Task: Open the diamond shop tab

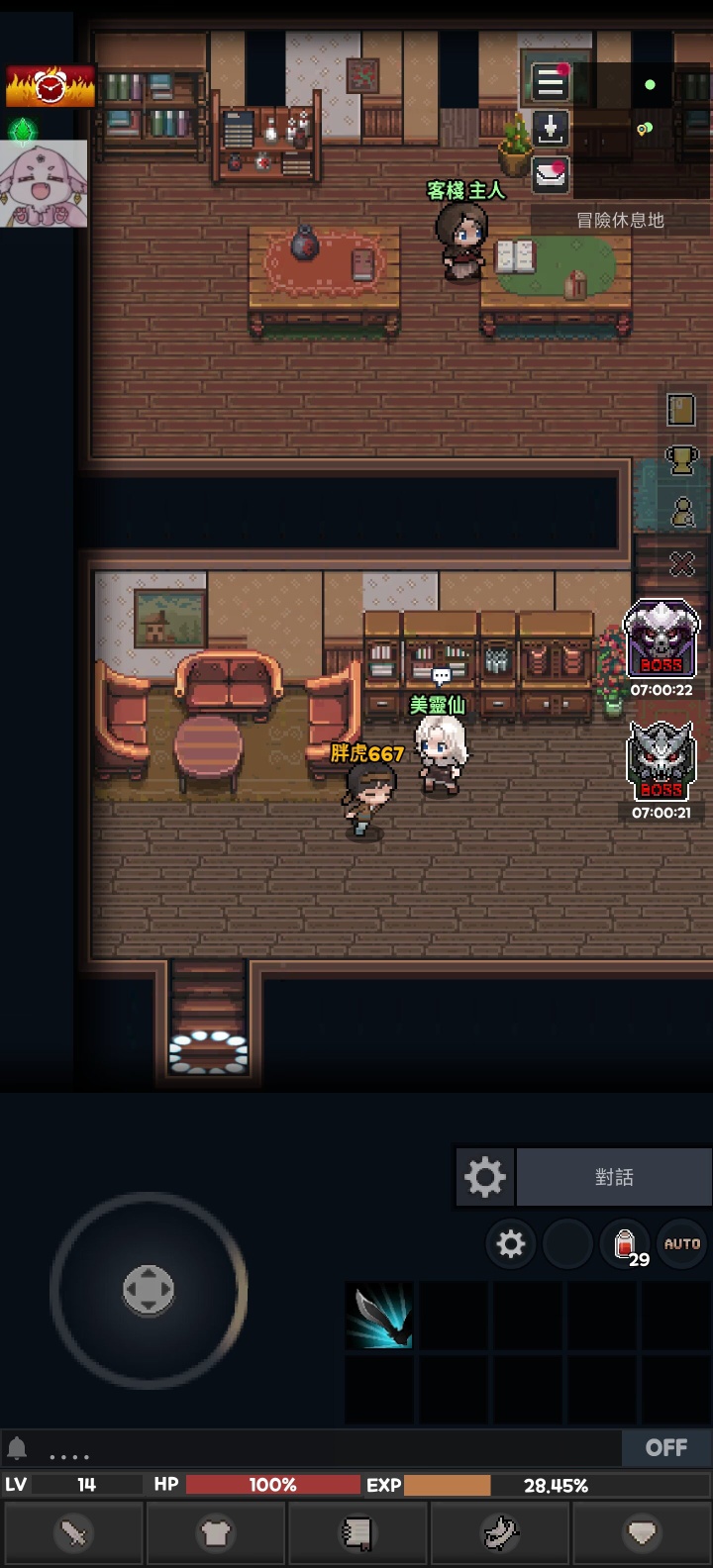Action: [x=642, y=1534]
